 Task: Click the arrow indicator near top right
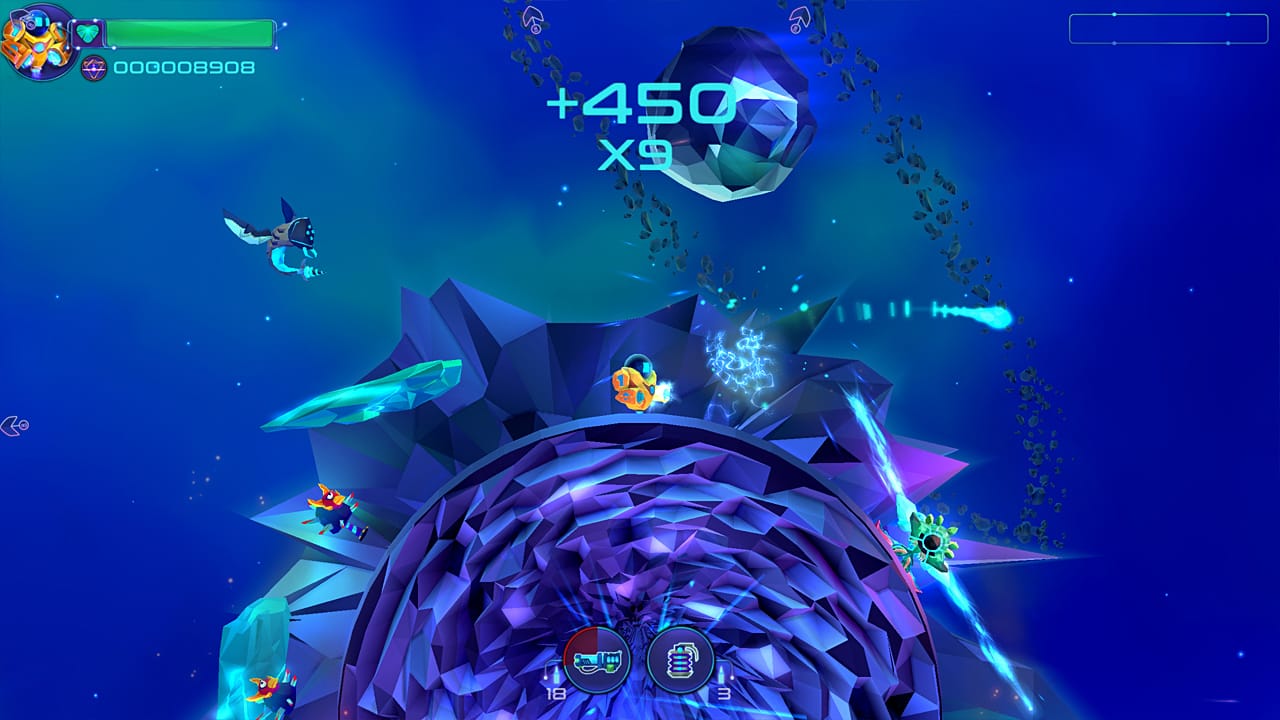click(800, 16)
